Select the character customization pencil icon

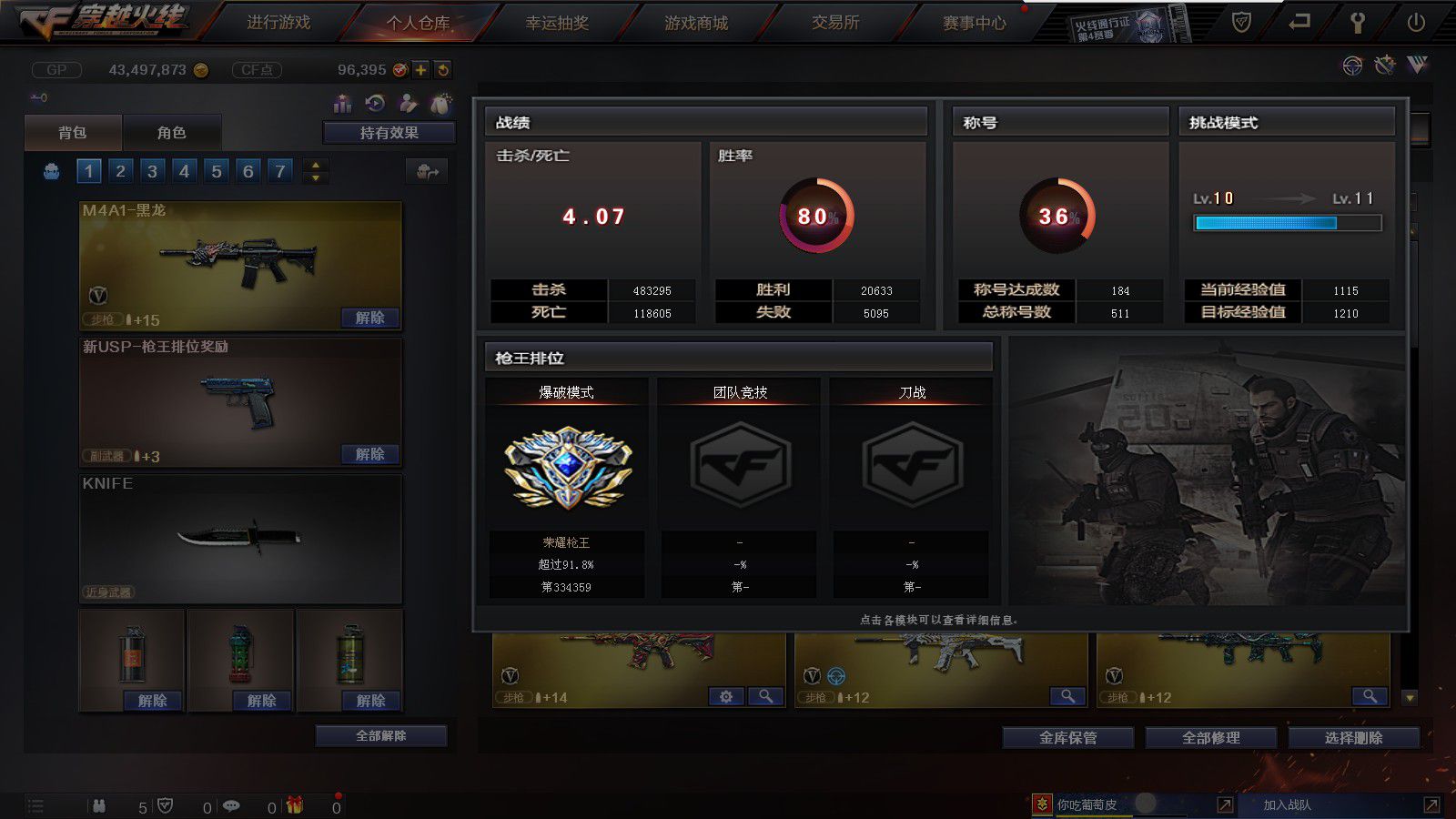[409, 103]
